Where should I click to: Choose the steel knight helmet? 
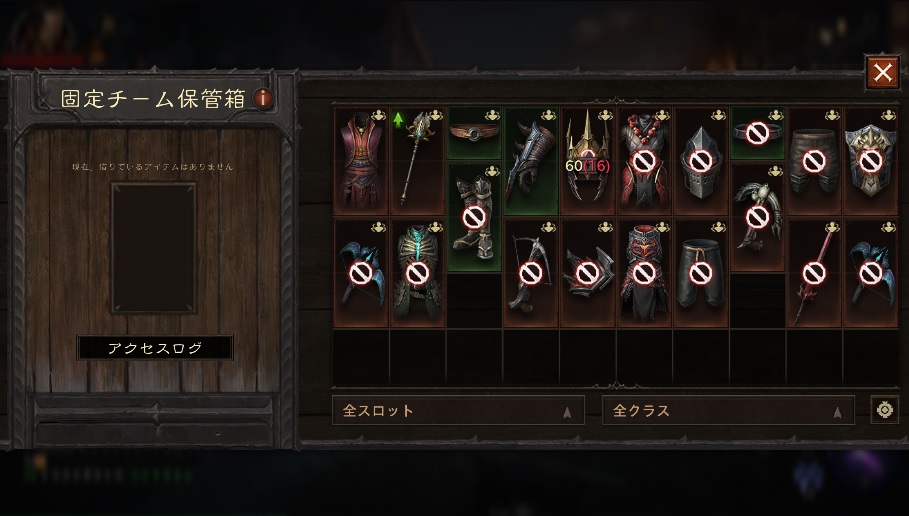point(700,160)
